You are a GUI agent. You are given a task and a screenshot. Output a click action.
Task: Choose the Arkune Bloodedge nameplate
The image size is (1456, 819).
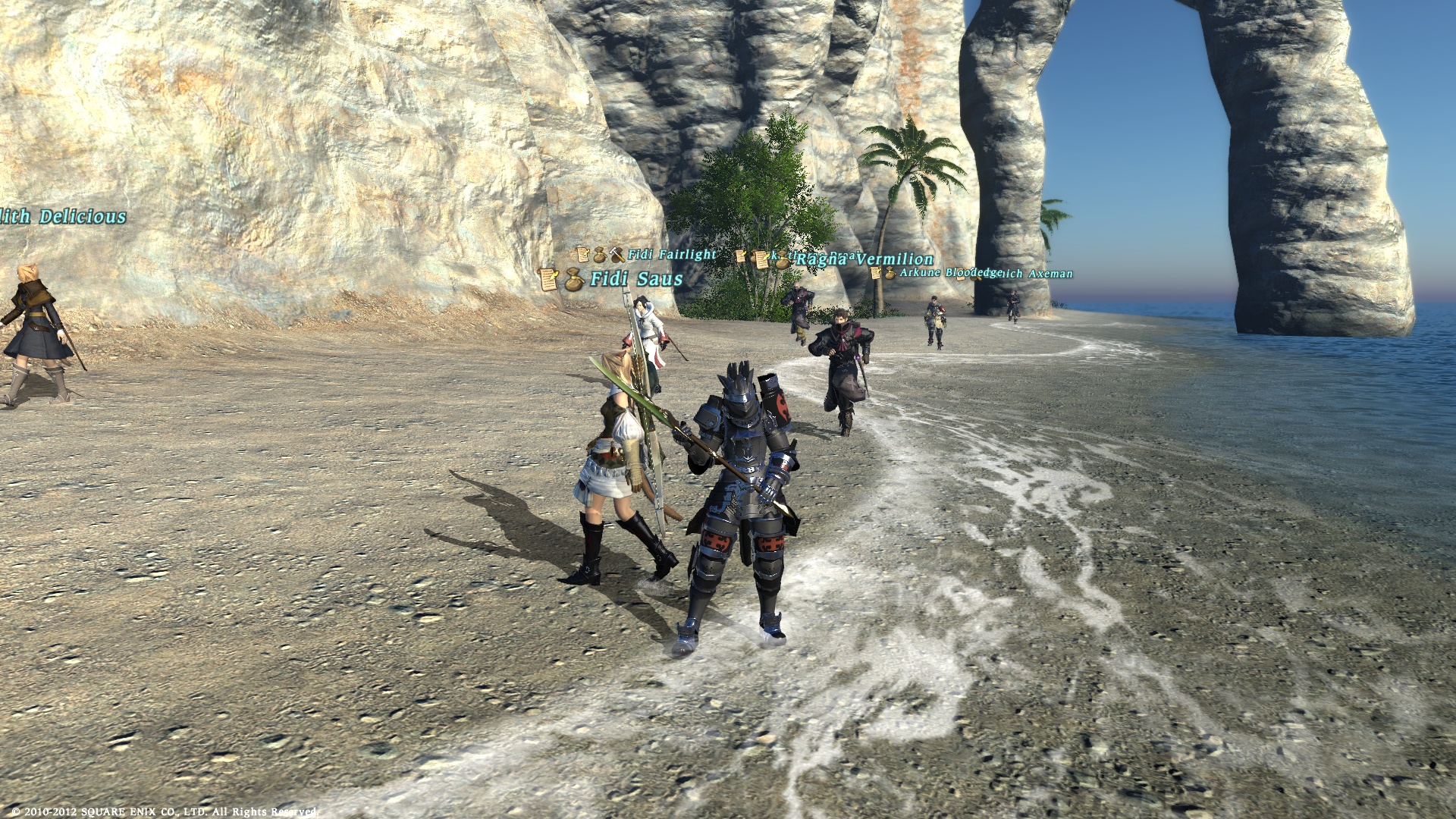(951, 272)
